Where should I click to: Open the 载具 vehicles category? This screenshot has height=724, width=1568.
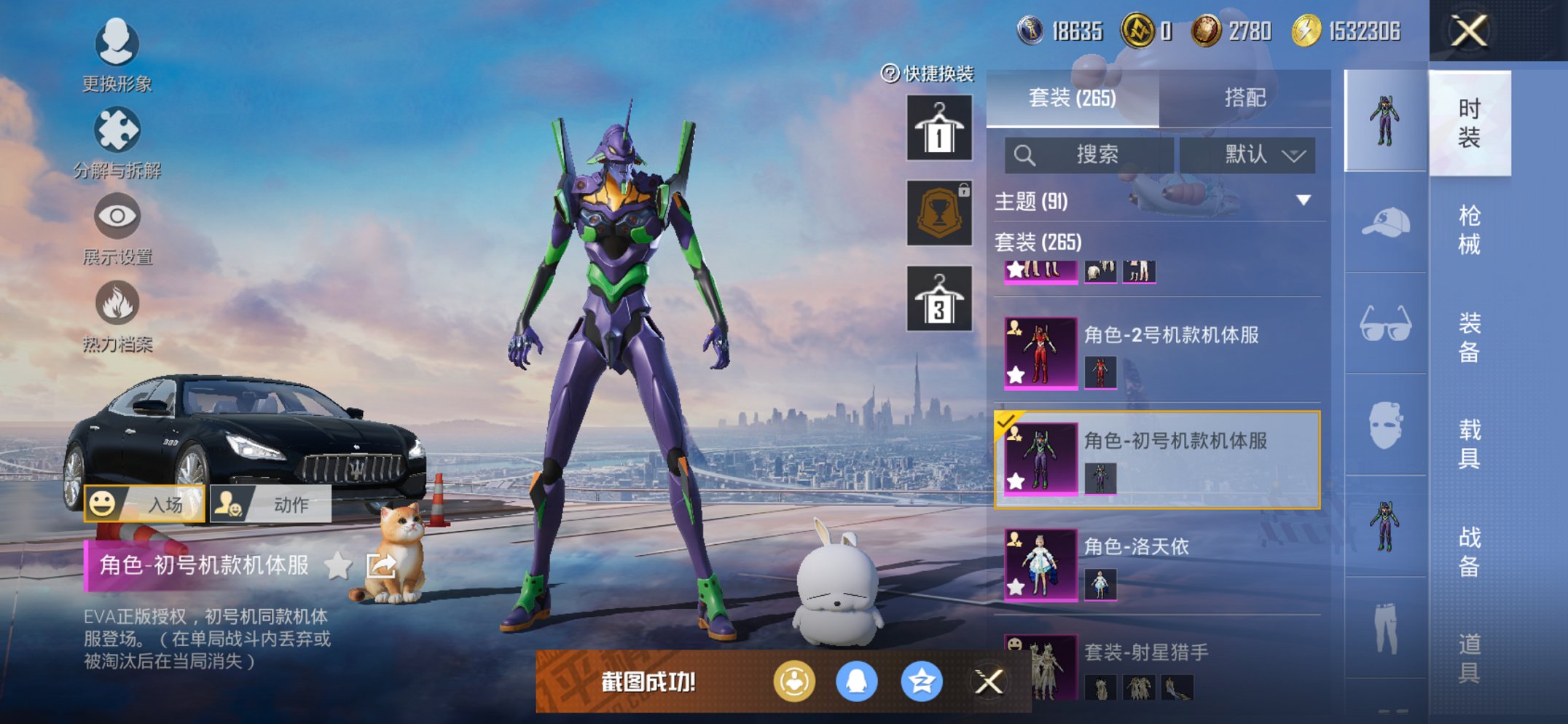[x=1469, y=443]
